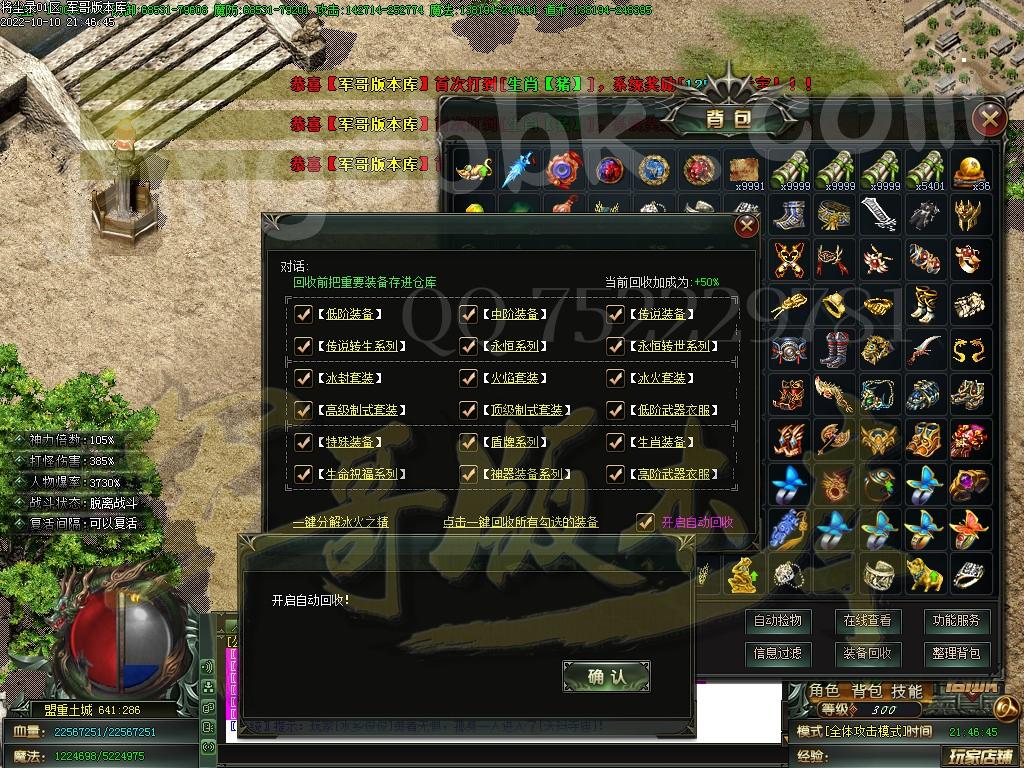Toggle the 开启自动回收 auto-recycle checkbox
1024x768 pixels.
point(646,521)
